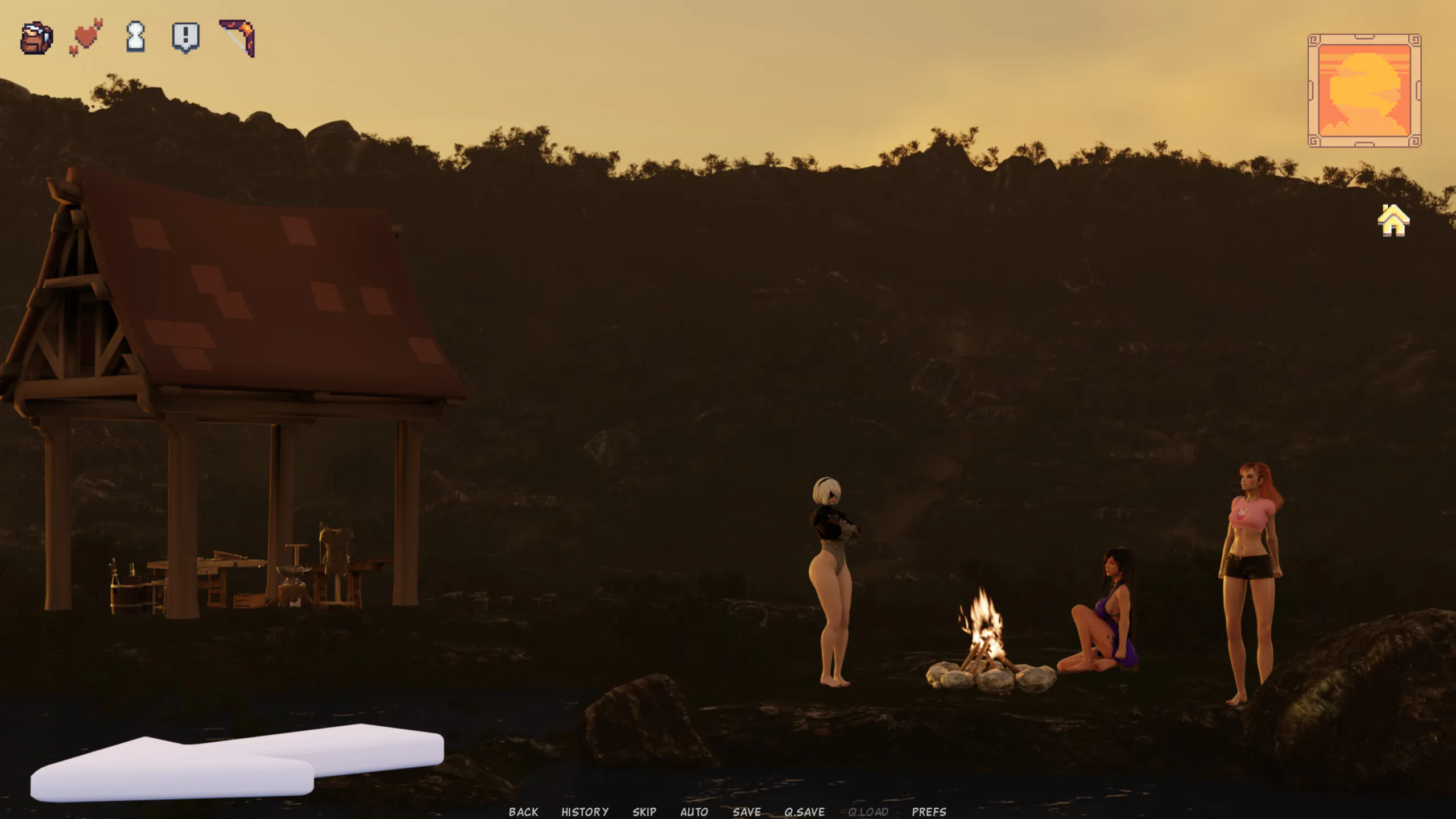This screenshot has width=1456, height=819.
Task: Open Prefs settings
Action: pos(929,812)
